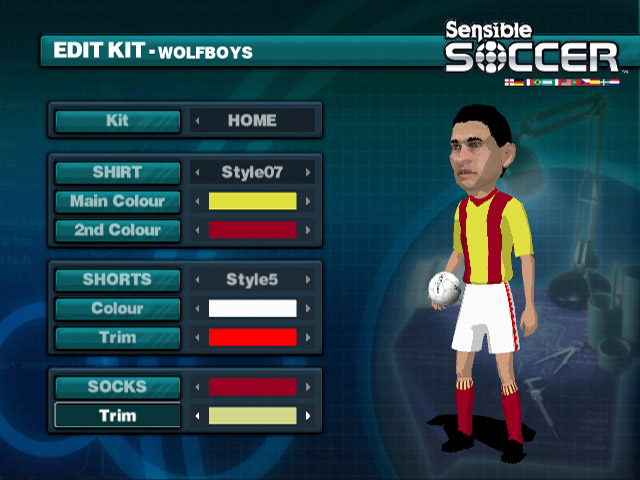640x480 pixels.
Task: Click the dark red shirt 2nd colour swatch
Action: click(x=252, y=230)
